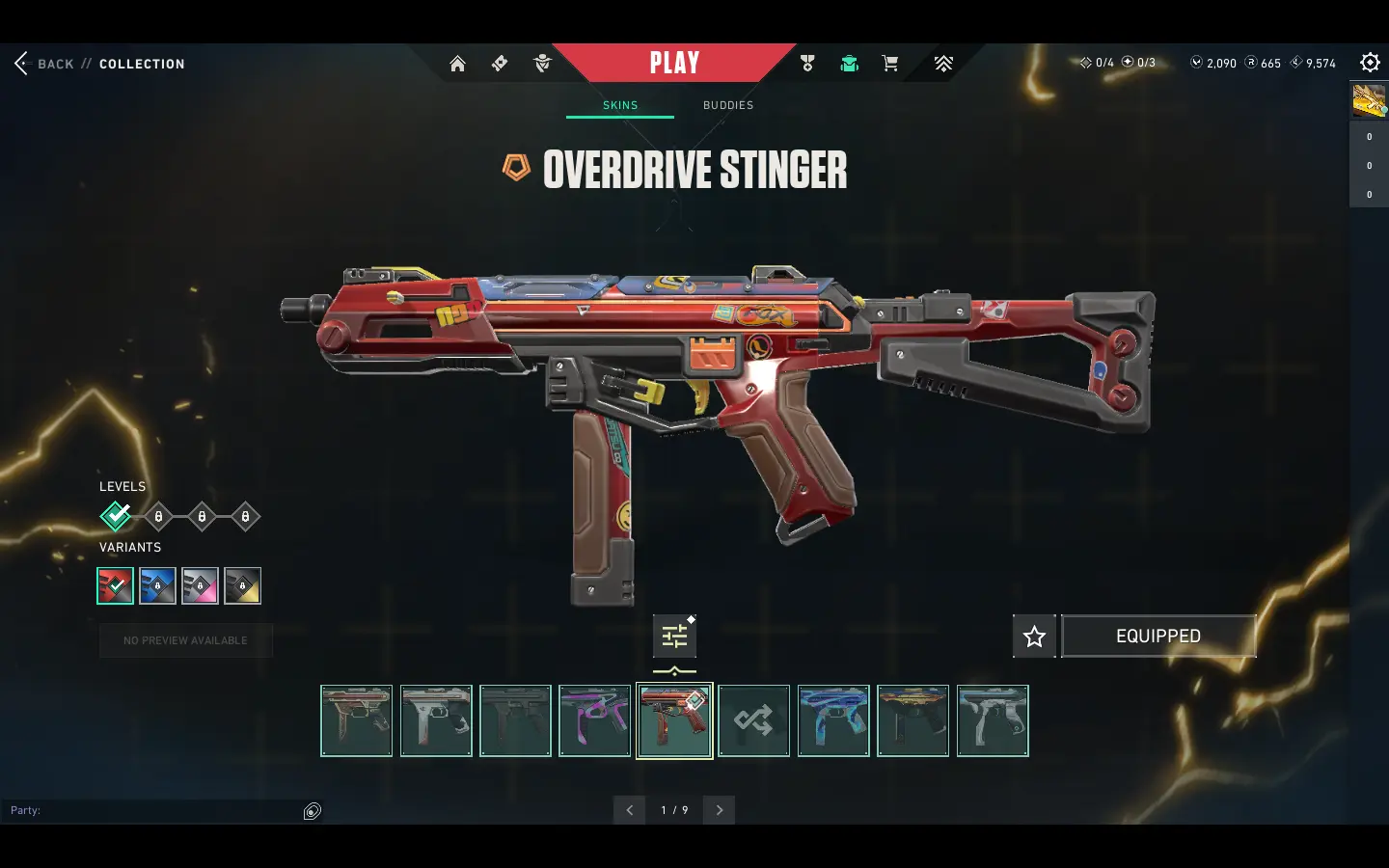Click the Equipped button

(1158, 637)
